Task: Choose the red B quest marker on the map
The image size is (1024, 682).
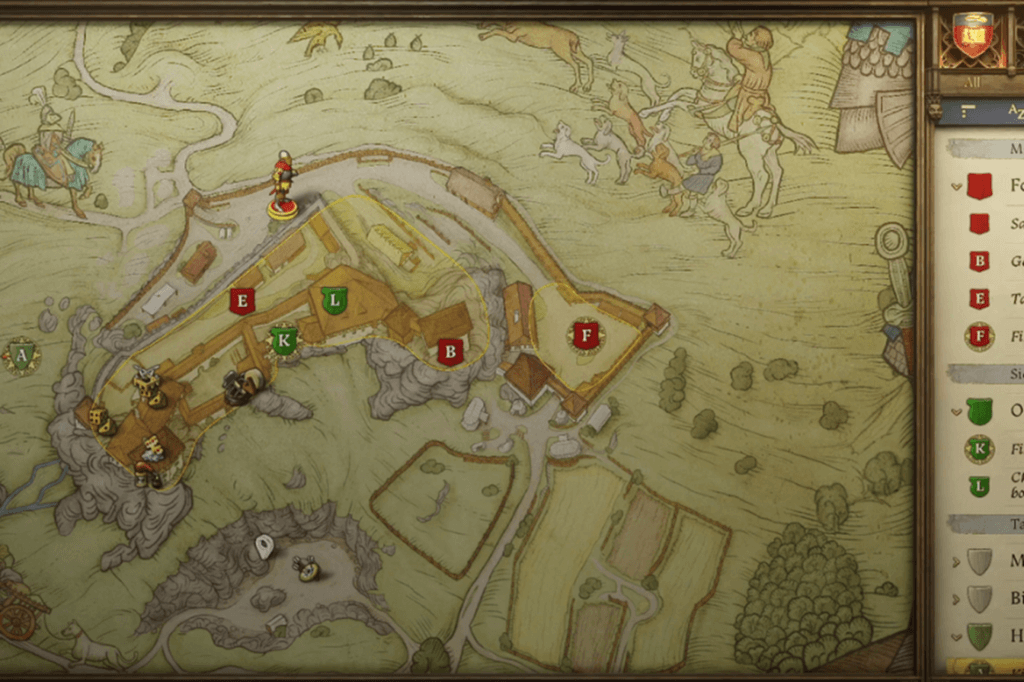Action: (x=450, y=351)
